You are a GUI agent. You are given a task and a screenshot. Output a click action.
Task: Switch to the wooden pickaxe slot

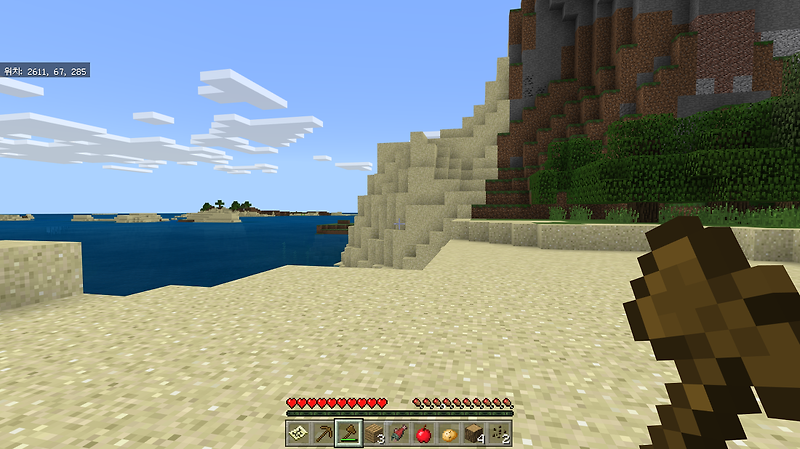(323, 434)
